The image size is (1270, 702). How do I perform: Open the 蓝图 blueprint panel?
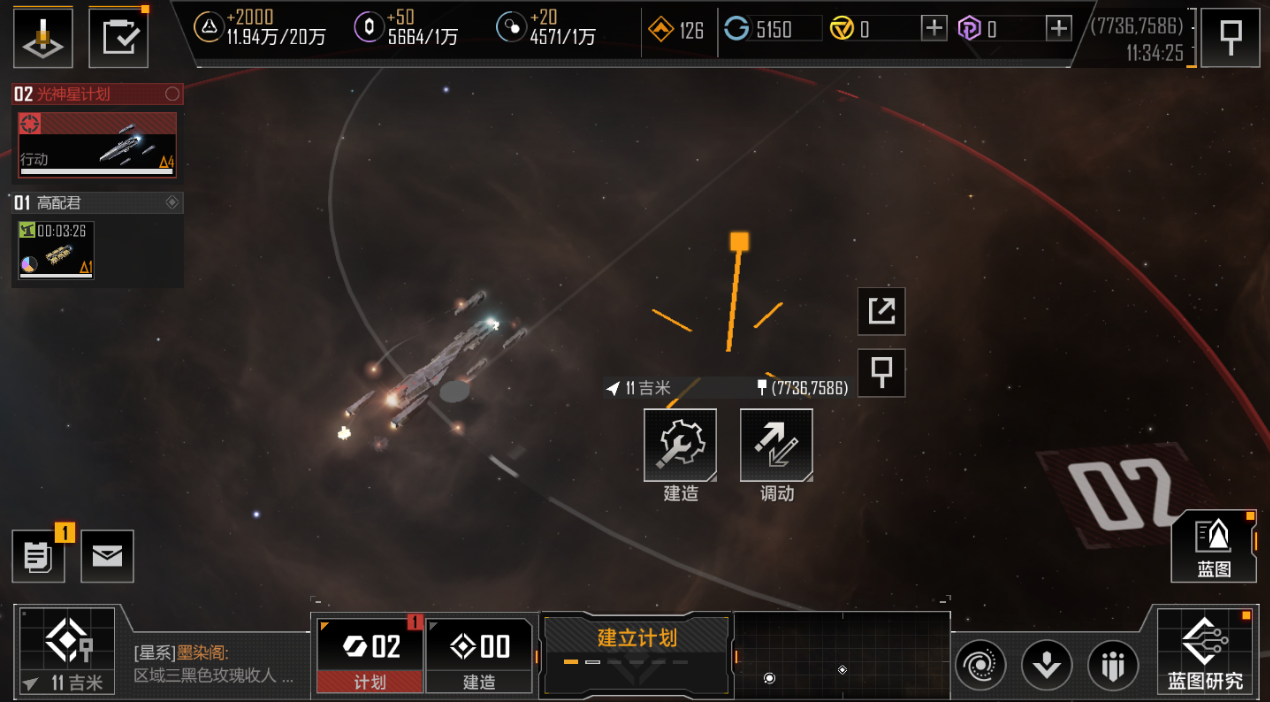[1214, 545]
